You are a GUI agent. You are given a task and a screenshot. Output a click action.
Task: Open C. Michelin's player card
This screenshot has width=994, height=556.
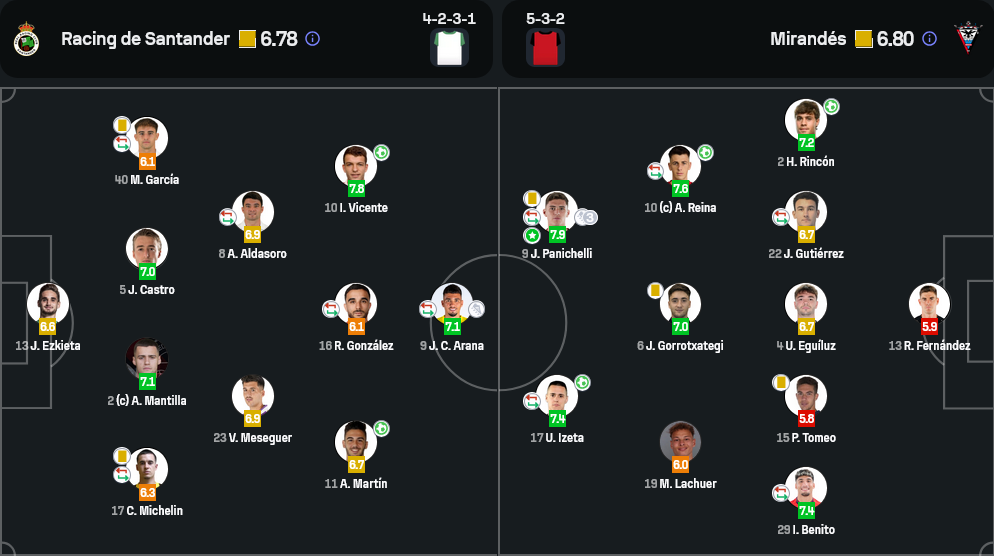pos(148,469)
